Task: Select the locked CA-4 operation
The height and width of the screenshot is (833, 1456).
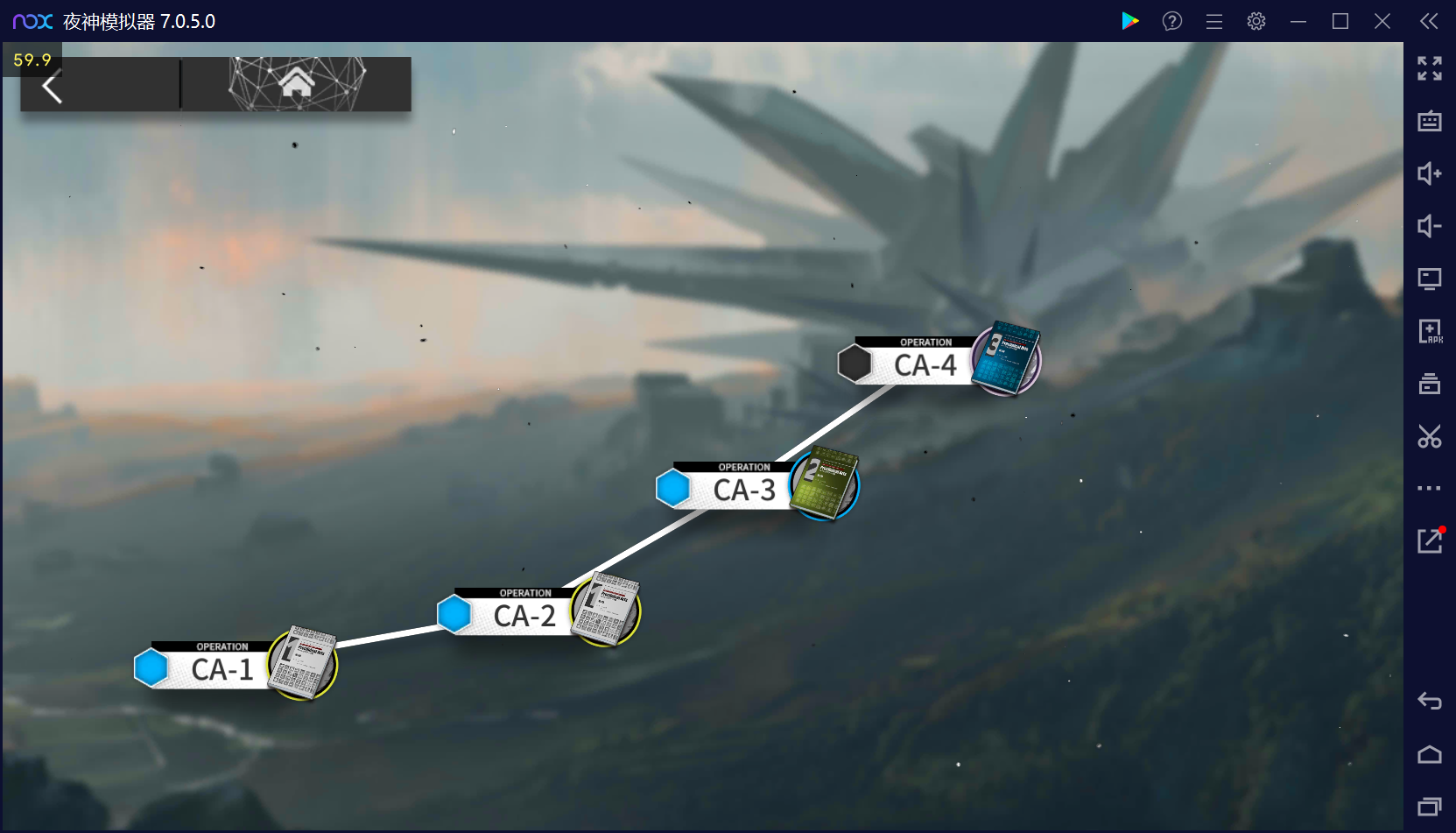Action: pyautogui.click(x=925, y=365)
